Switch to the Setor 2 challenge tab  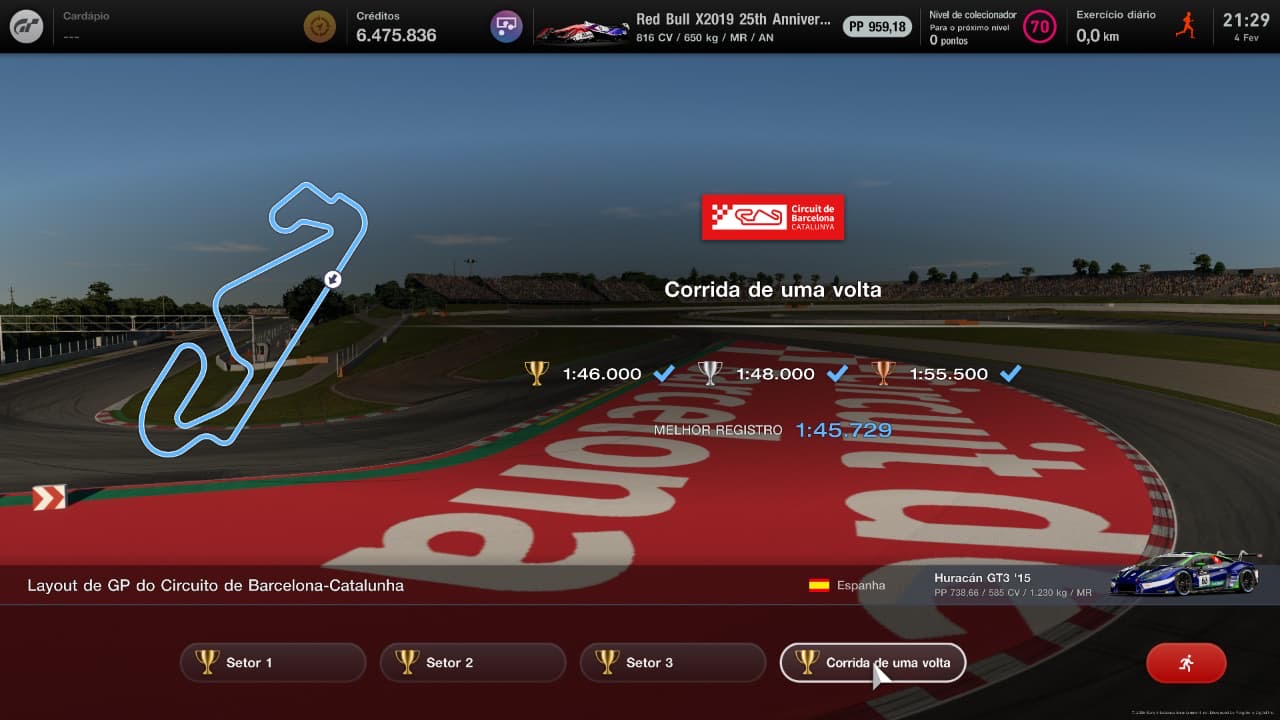(x=472, y=662)
